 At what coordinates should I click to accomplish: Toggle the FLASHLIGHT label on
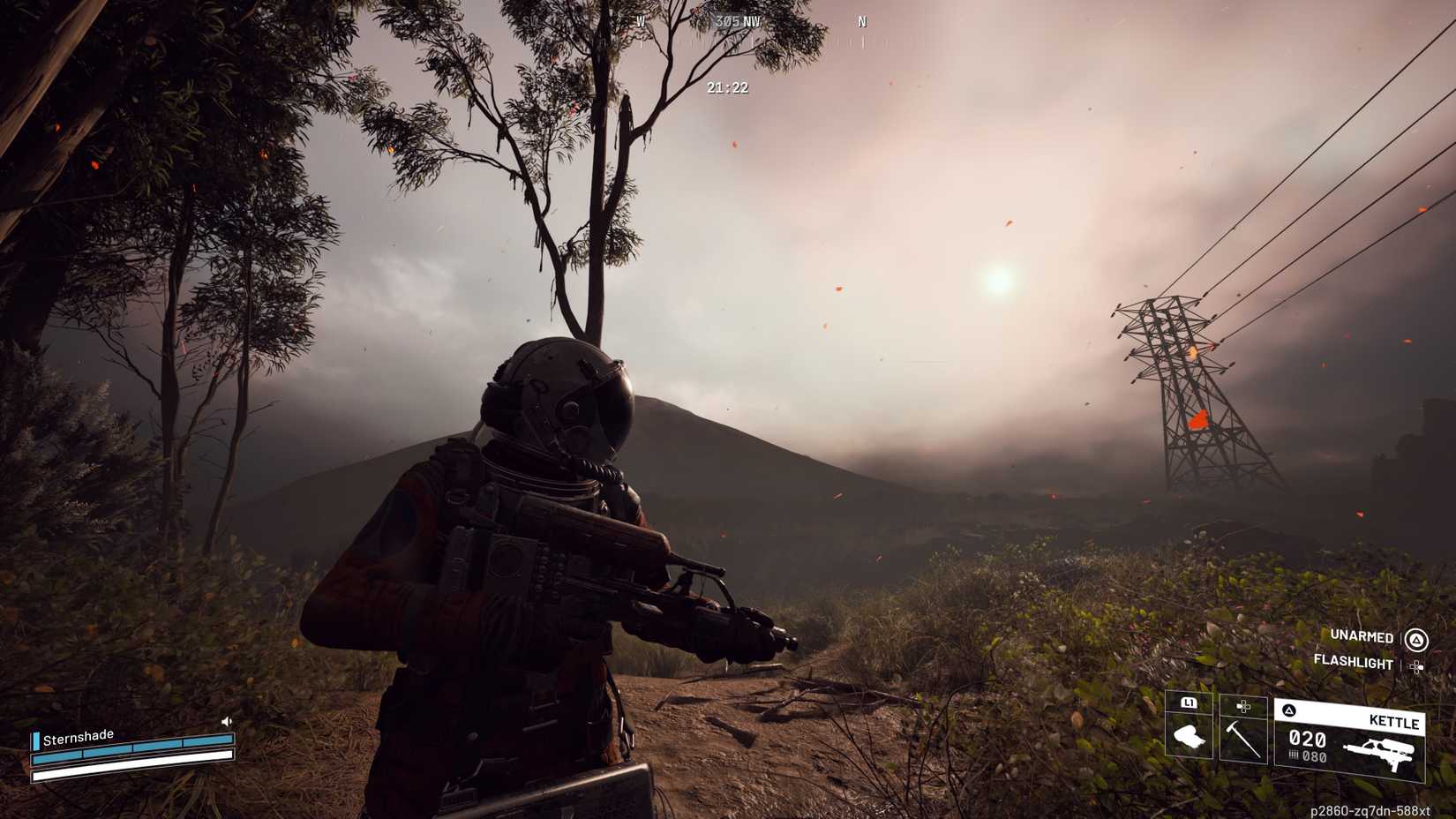click(x=1352, y=663)
